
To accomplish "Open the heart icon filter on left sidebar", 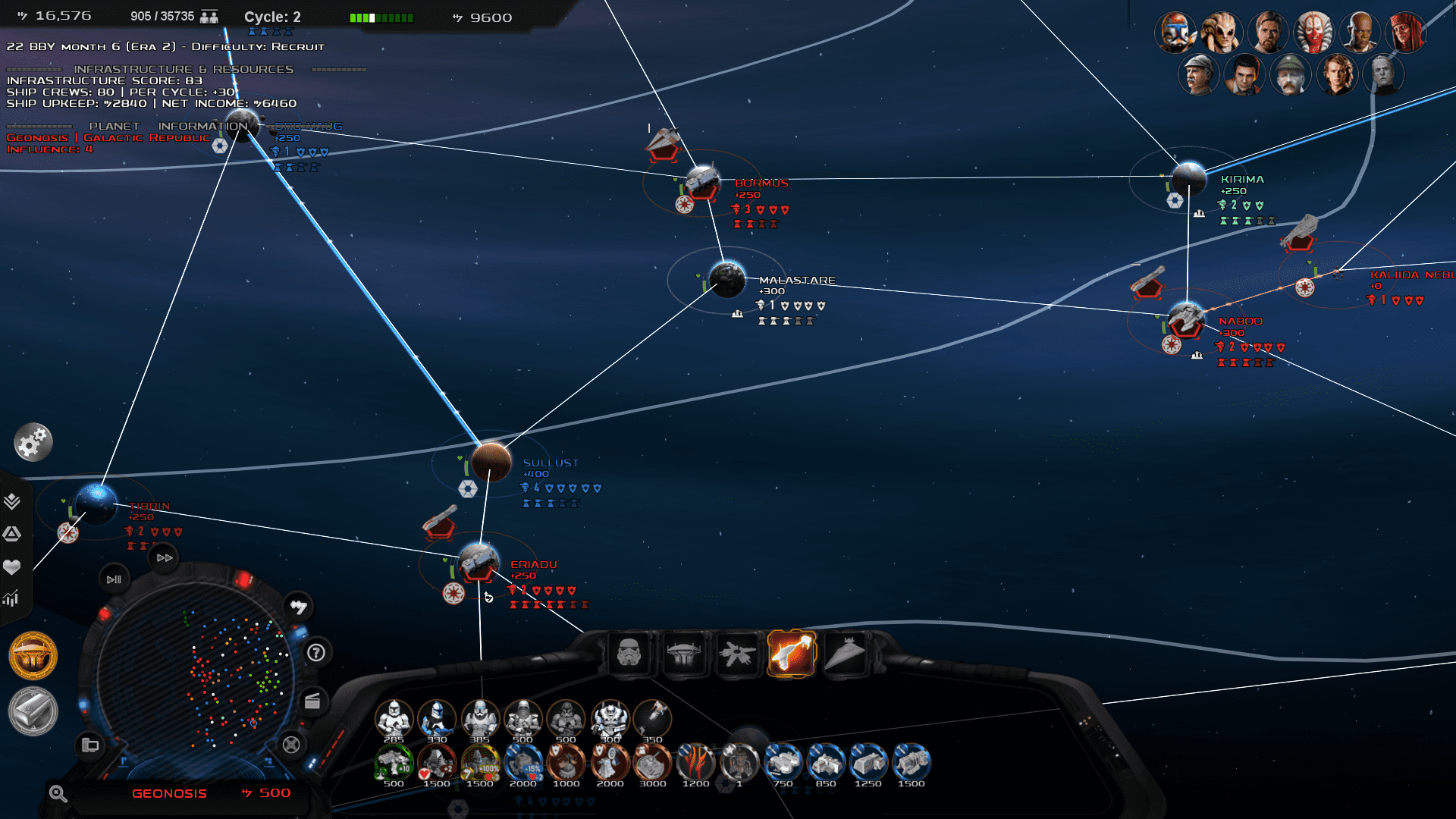I will 11,566.
